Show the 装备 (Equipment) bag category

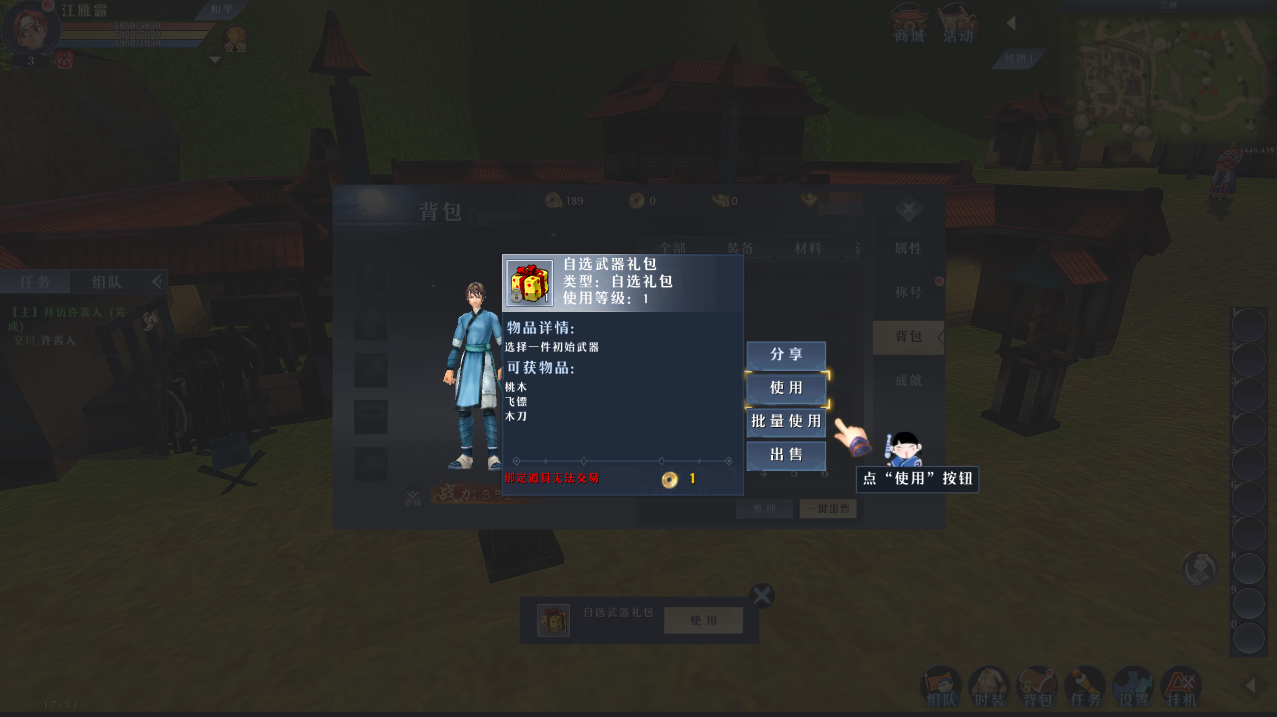[x=740, y=248]
